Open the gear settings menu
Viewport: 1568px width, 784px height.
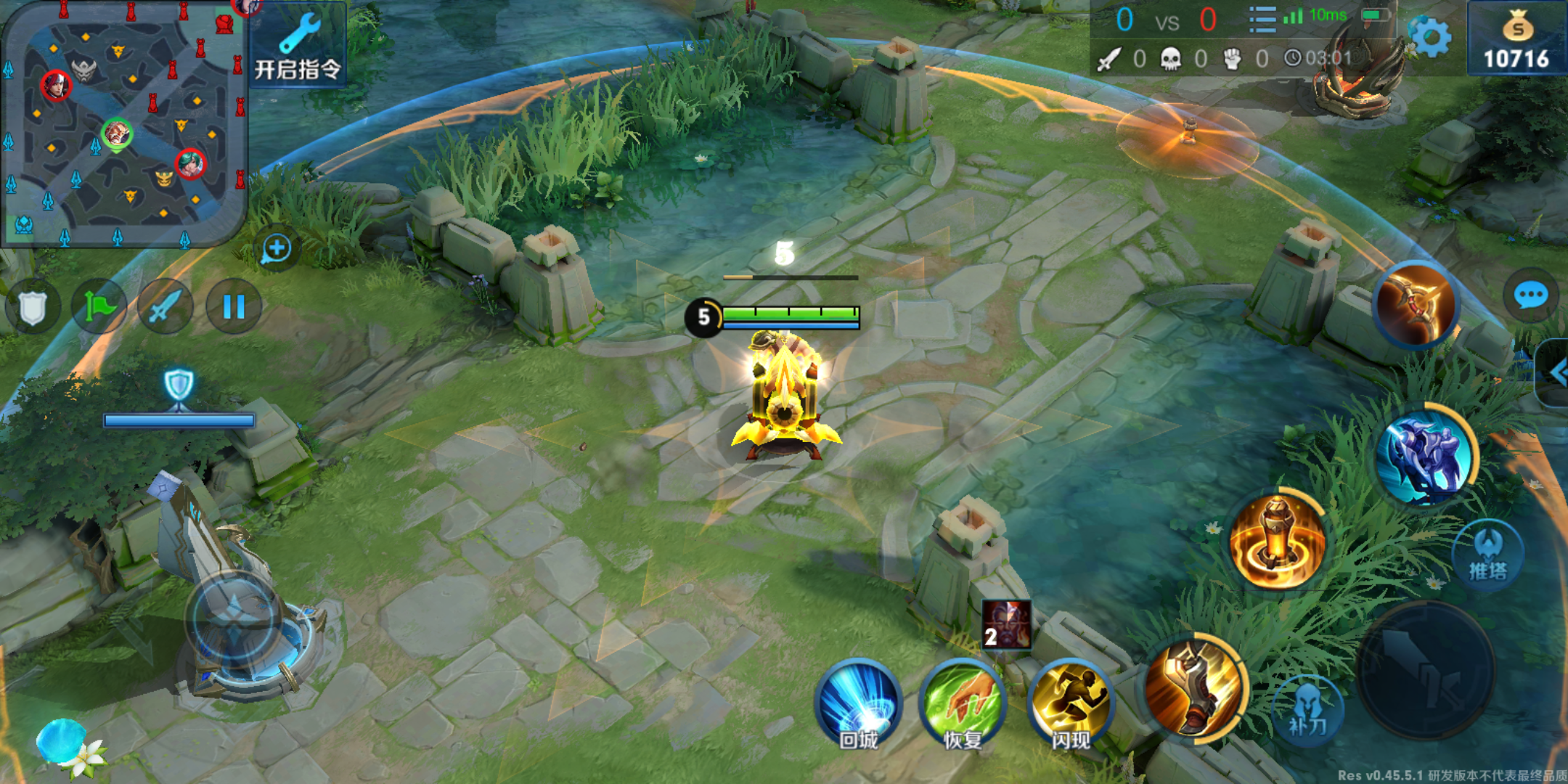[1429, 36]
